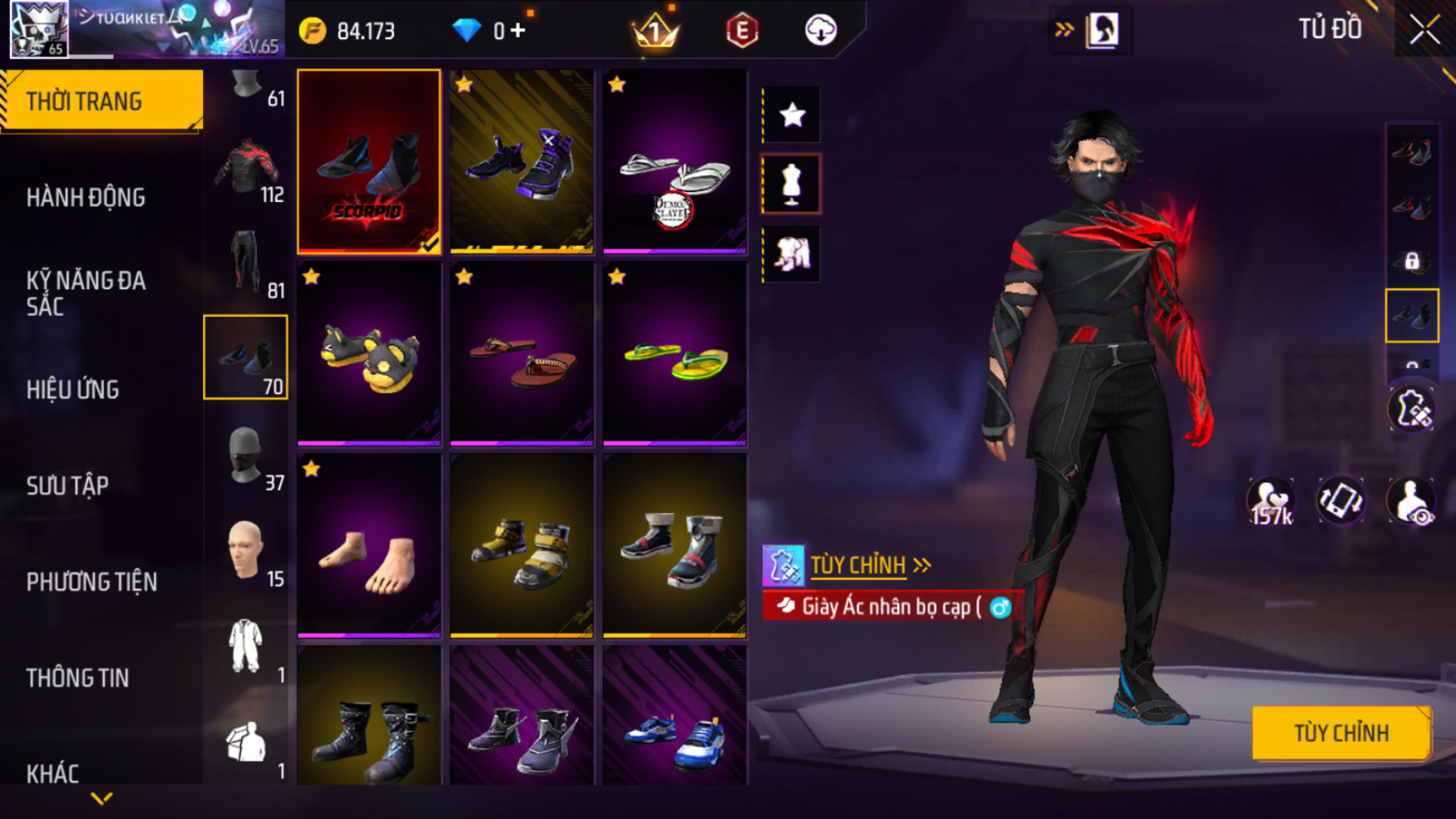Add diamonds with the plus button

click(x=518, y=31)
